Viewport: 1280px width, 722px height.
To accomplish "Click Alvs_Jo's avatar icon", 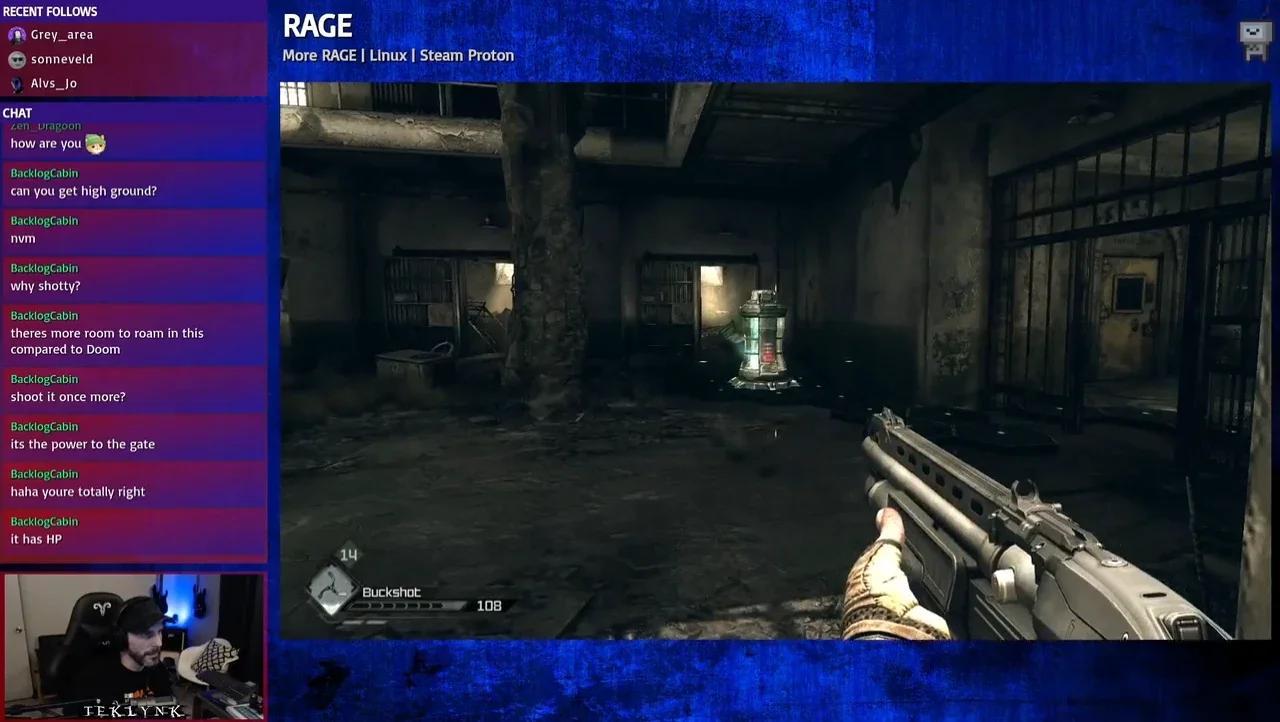I will click(17, 83).
